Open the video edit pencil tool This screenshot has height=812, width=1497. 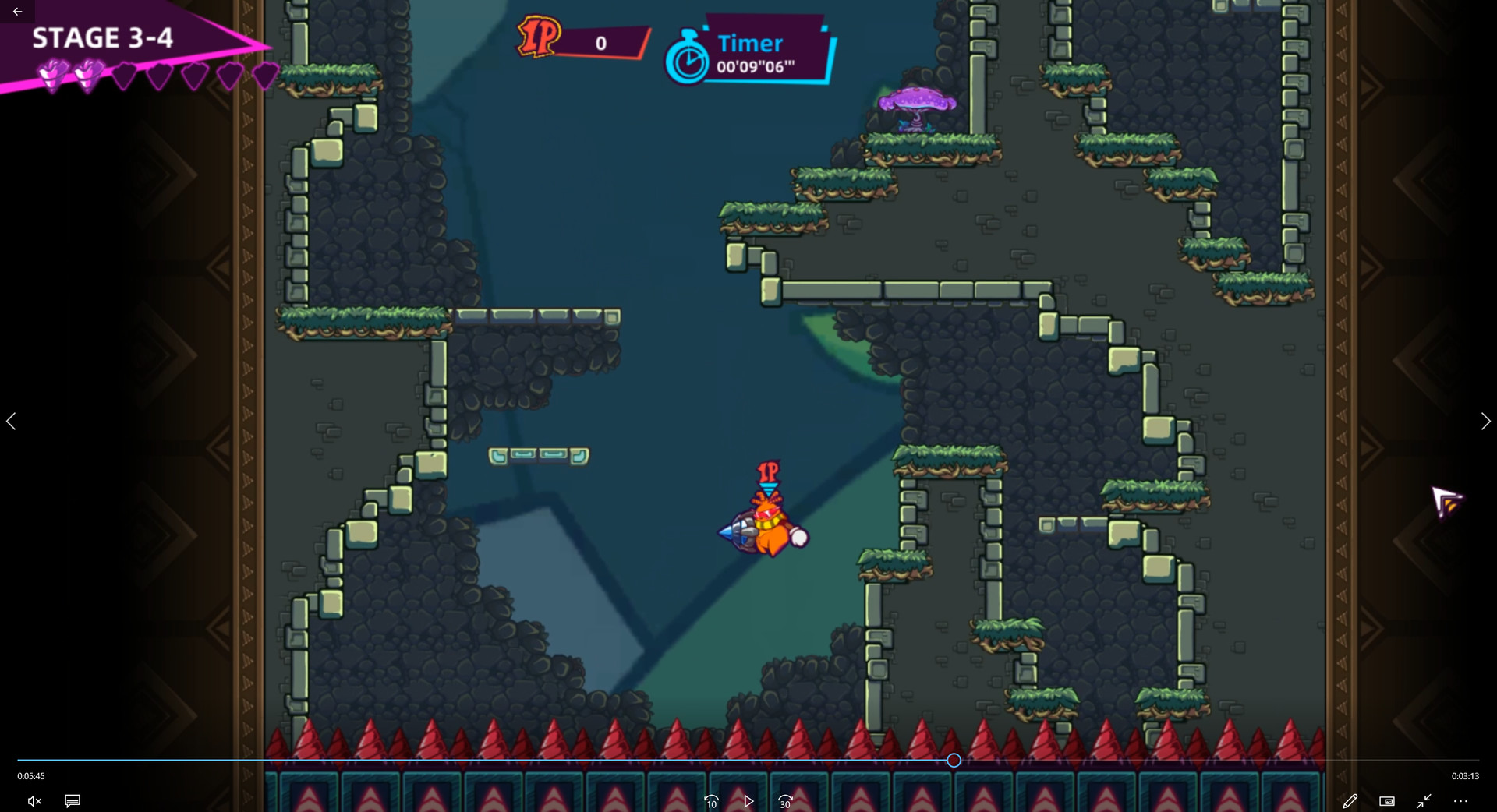point(1351,800)
